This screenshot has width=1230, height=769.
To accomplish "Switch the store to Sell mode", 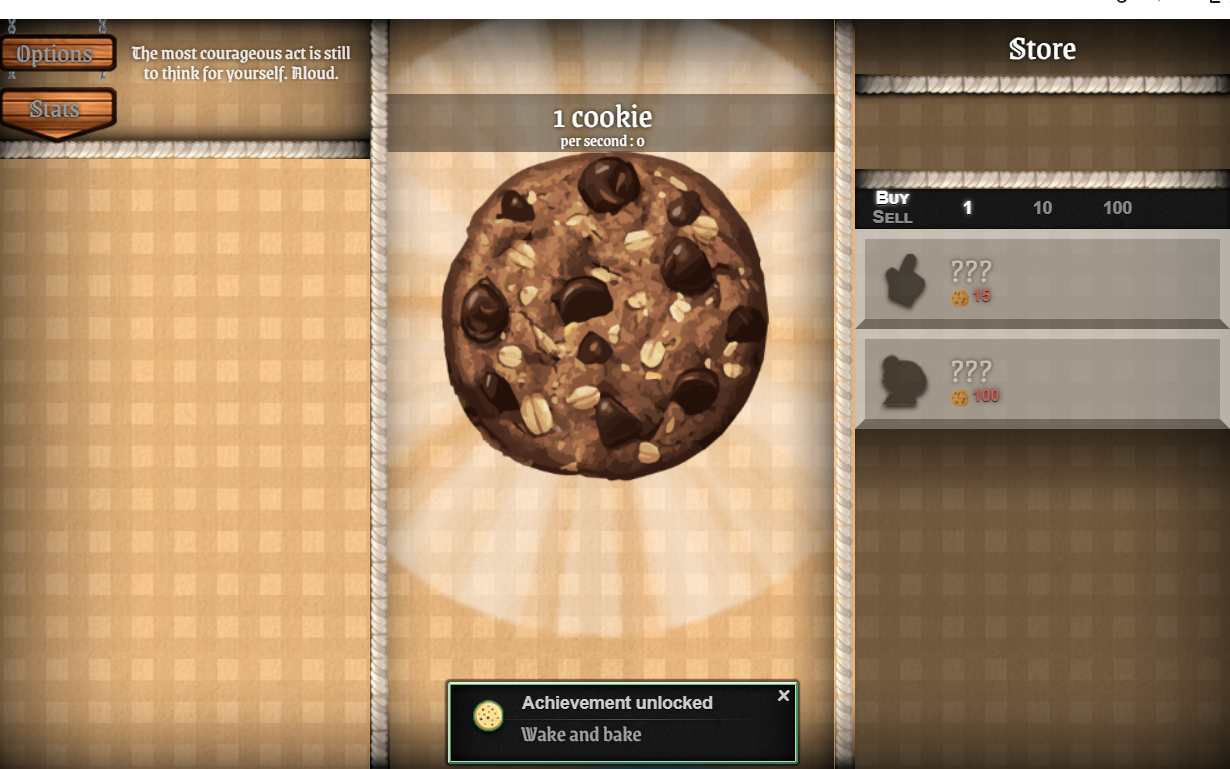I will click(x=892, y=217).
